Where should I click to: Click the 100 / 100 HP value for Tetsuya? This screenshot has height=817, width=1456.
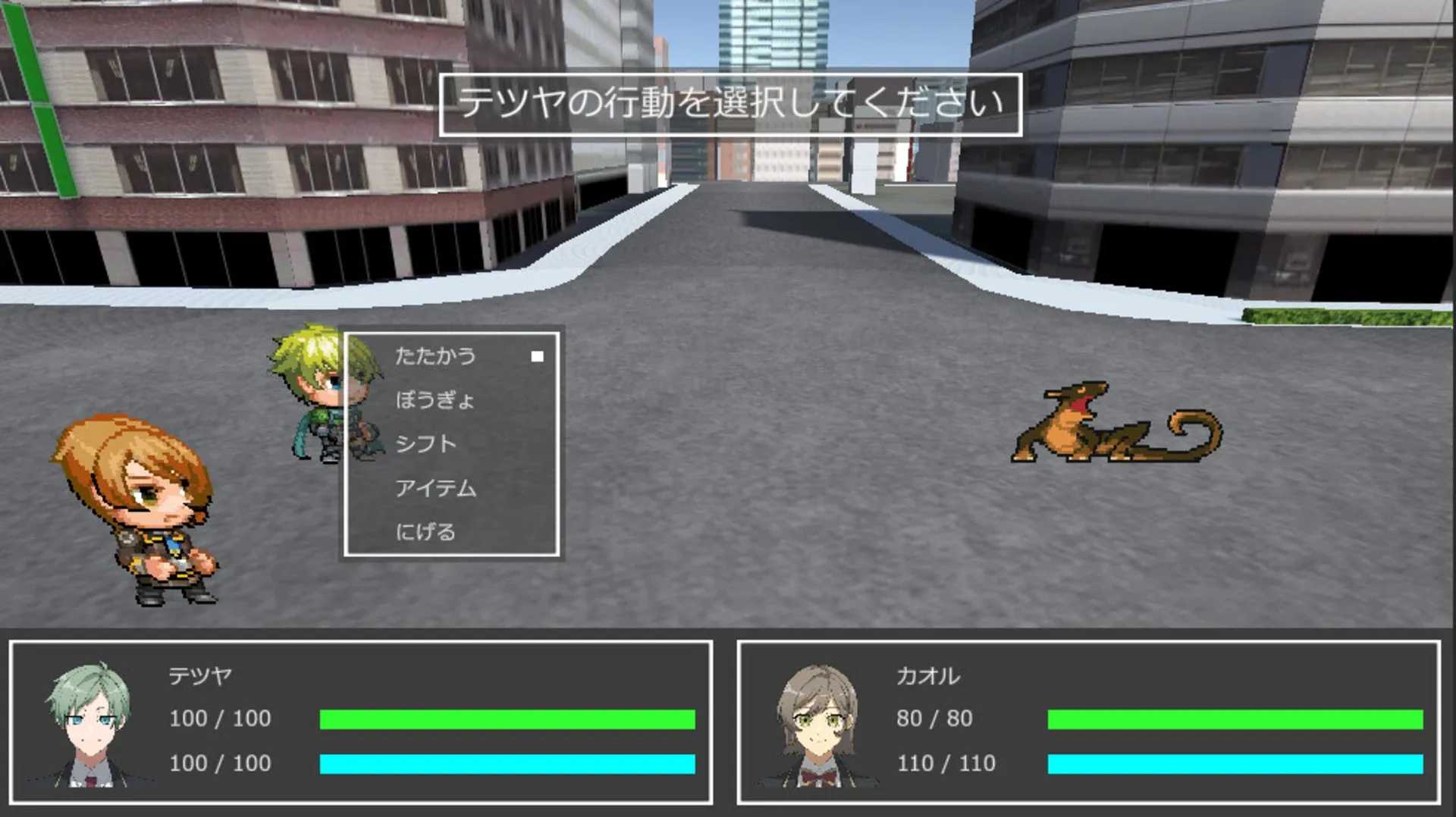[220, 718]
